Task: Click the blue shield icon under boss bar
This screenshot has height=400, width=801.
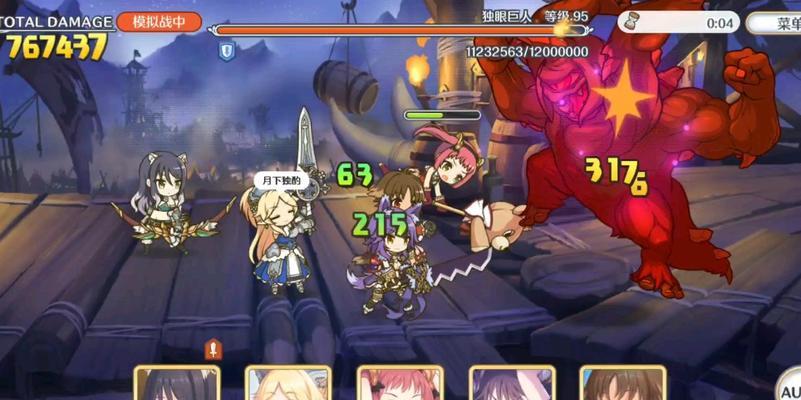Action: pos(227,50)
